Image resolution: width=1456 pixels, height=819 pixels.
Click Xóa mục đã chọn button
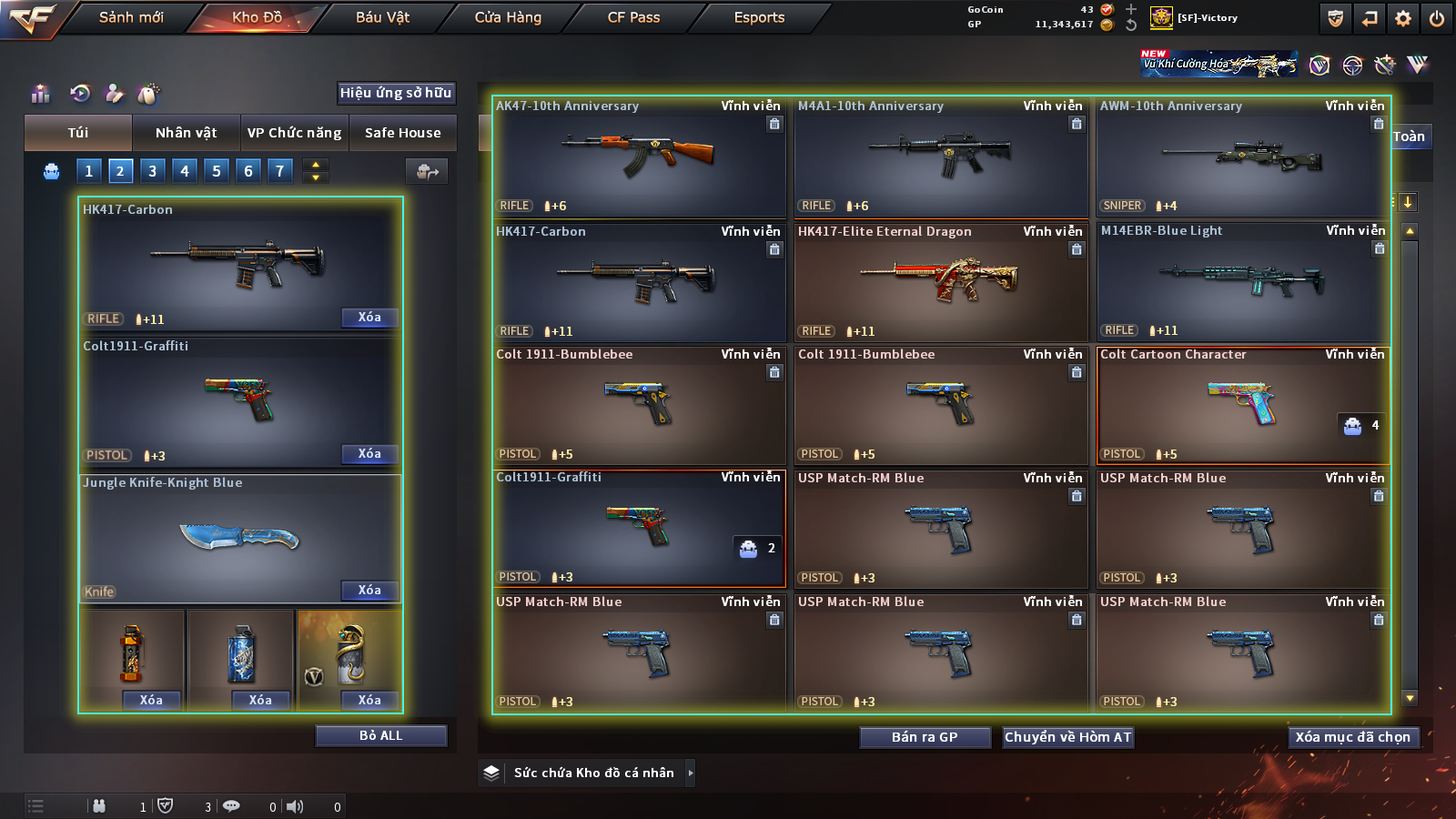click(x=1352, y=737)
